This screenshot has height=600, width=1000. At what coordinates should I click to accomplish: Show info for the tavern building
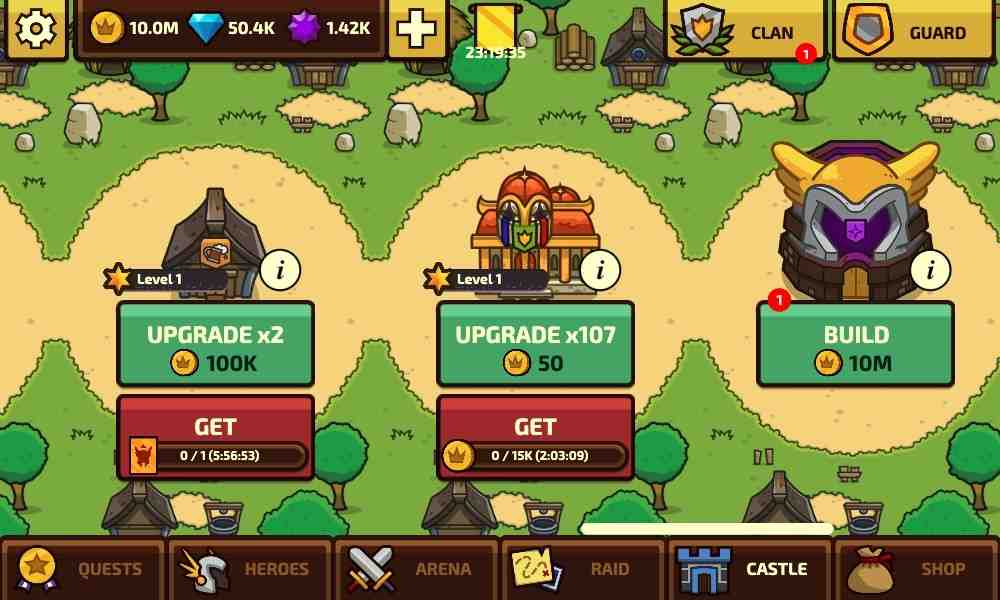(280, 269)
